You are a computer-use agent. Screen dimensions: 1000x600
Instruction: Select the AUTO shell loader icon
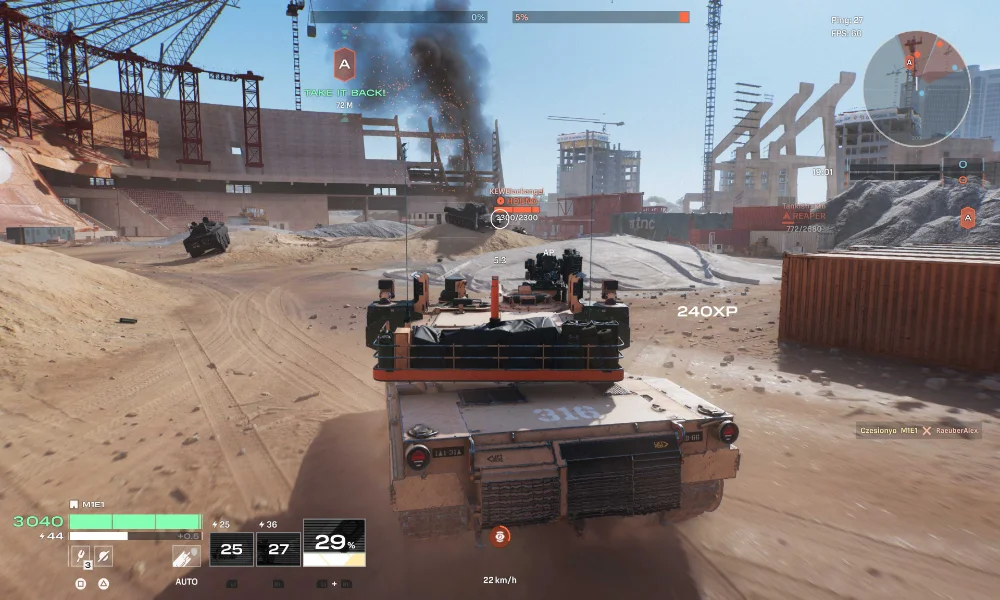(185, 557)
